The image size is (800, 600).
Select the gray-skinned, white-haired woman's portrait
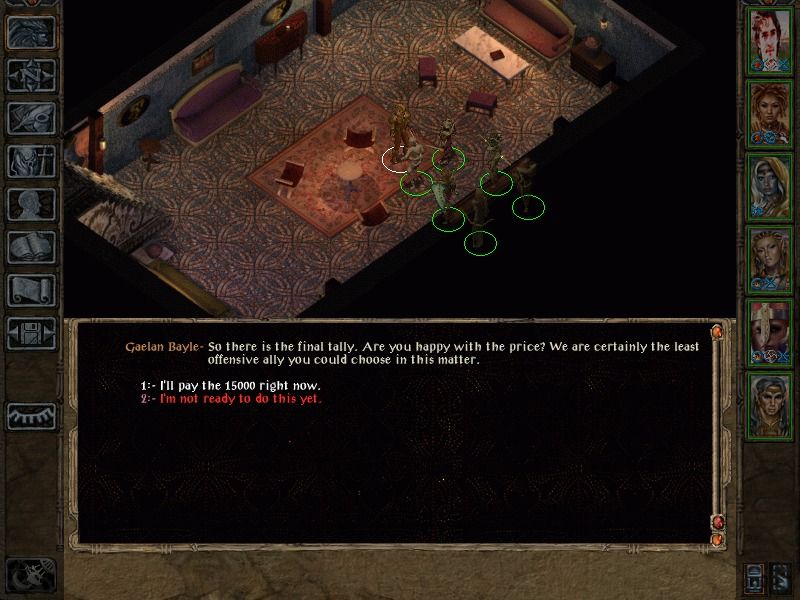(x=769, y=186)
